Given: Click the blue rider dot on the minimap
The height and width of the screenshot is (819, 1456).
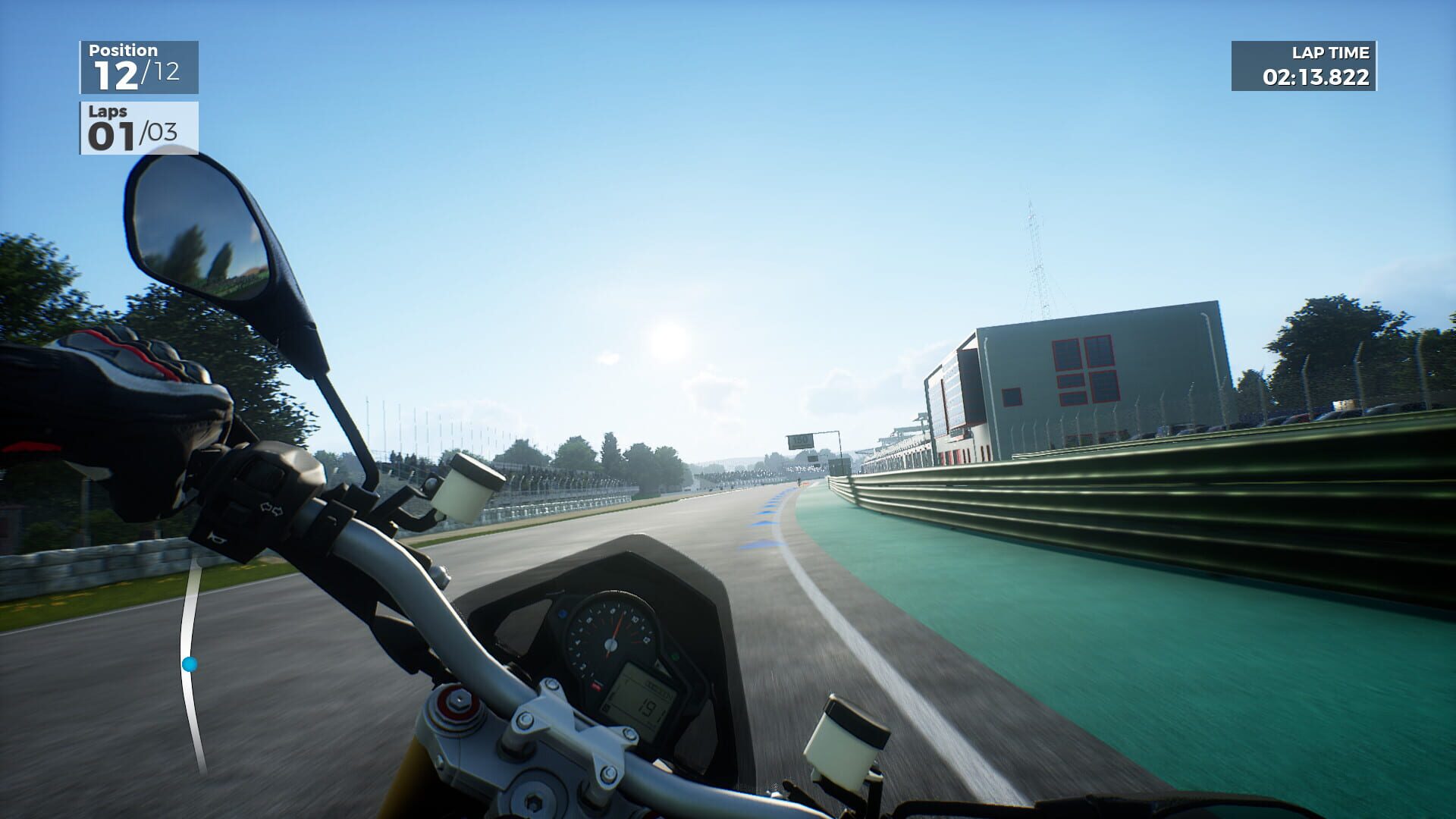Looking at the screenshot, I should tap(190, 664).
